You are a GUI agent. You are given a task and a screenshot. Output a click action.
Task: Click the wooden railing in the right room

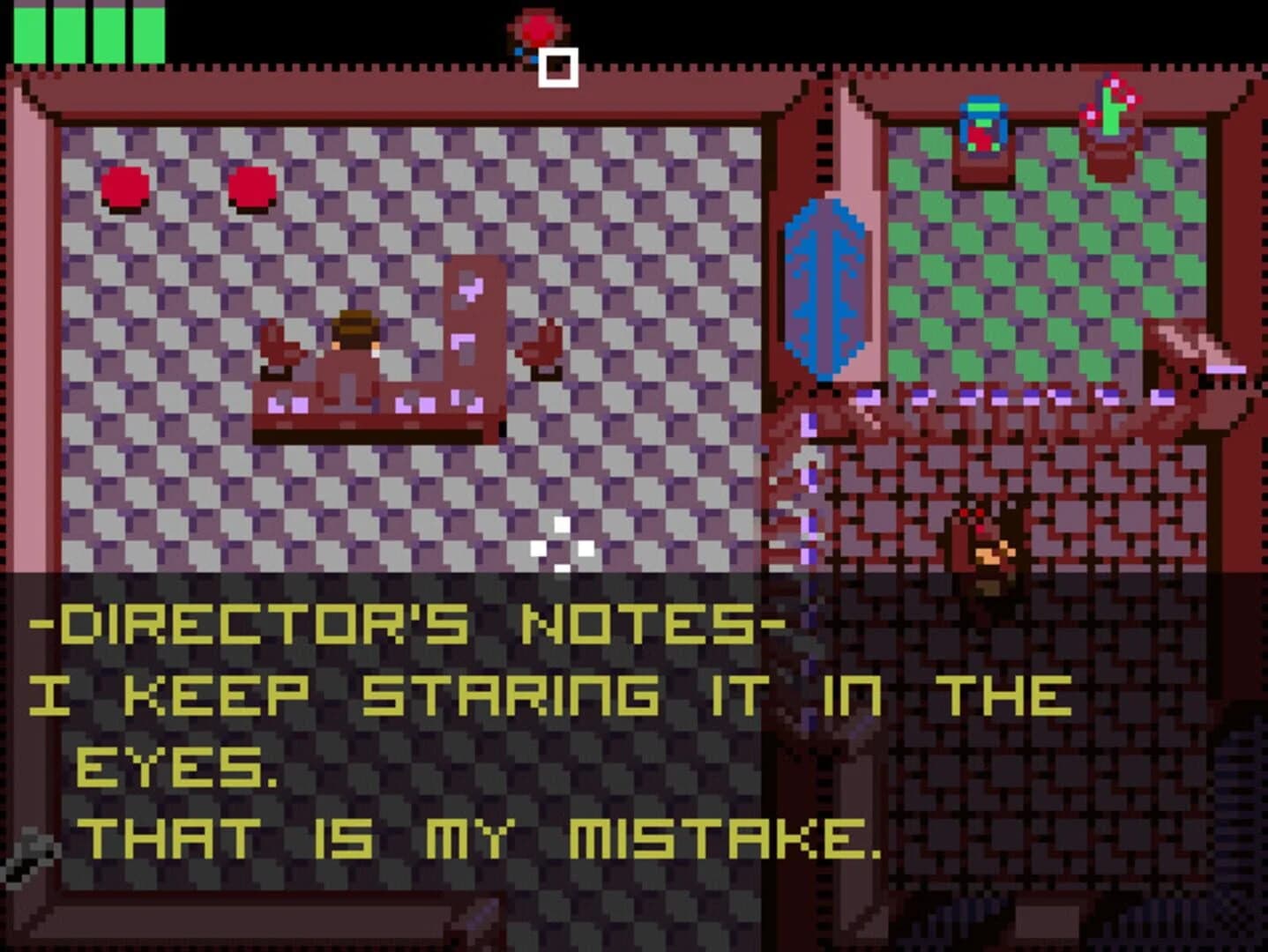1014,405
